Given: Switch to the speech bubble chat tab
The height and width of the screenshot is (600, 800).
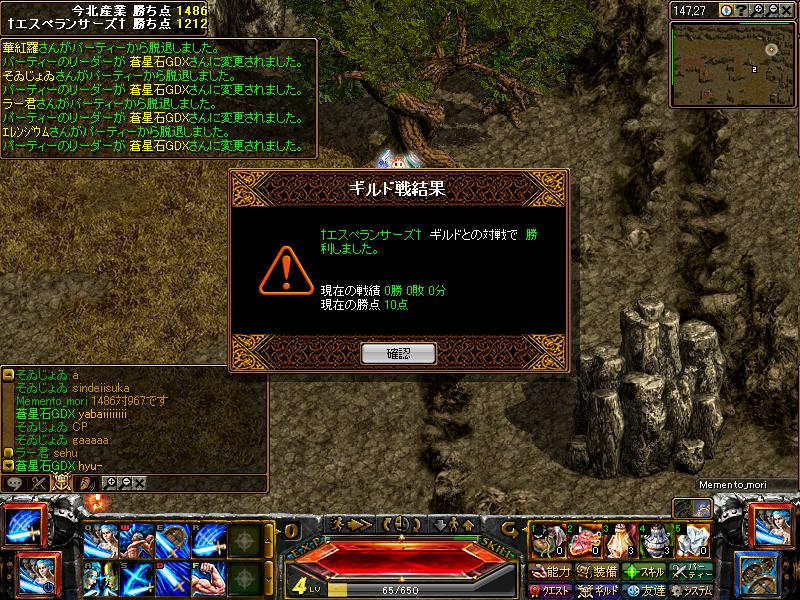Looking at the screenshot, I should click(14, 483).
